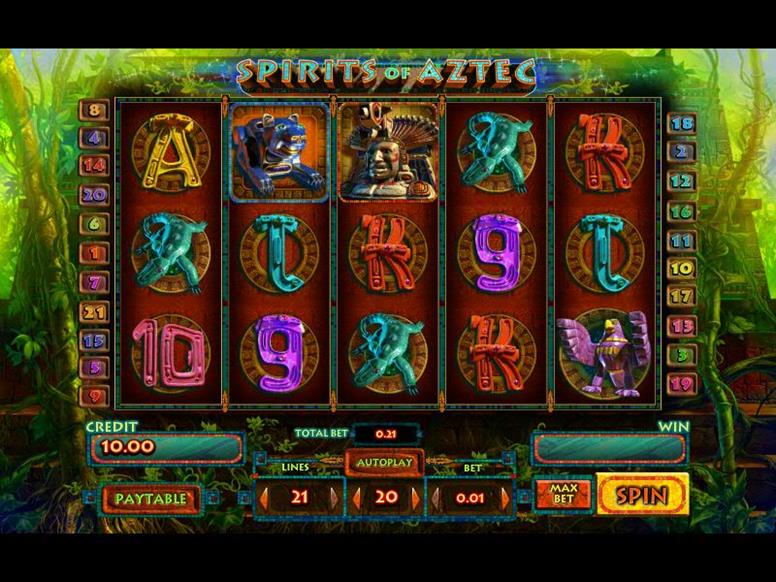Click payline number 19 marker
Image resolution: width=776 pixels, height=582 pixels.
[682, 383]
